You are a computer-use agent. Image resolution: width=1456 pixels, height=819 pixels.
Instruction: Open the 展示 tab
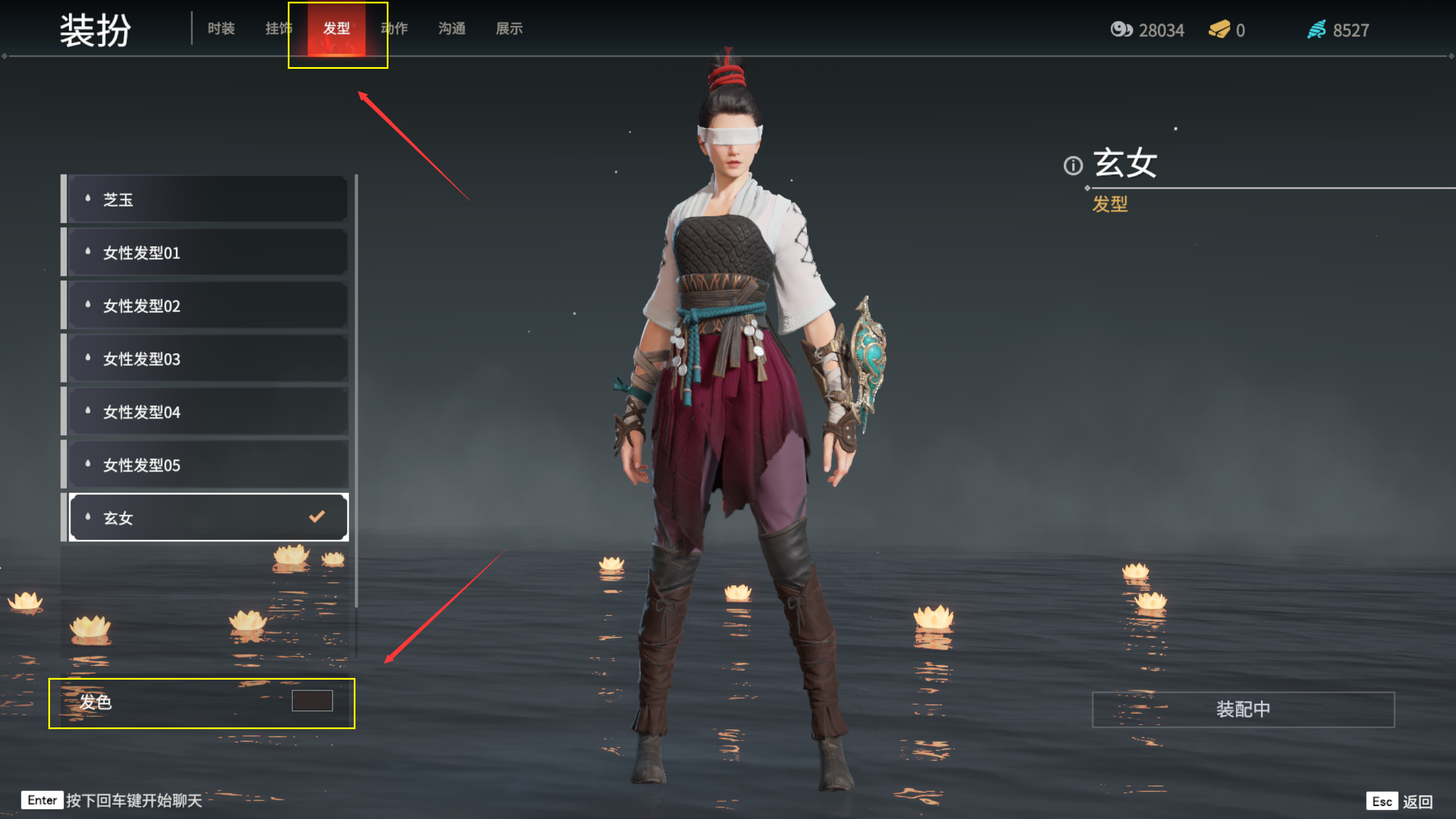(509, 28)
